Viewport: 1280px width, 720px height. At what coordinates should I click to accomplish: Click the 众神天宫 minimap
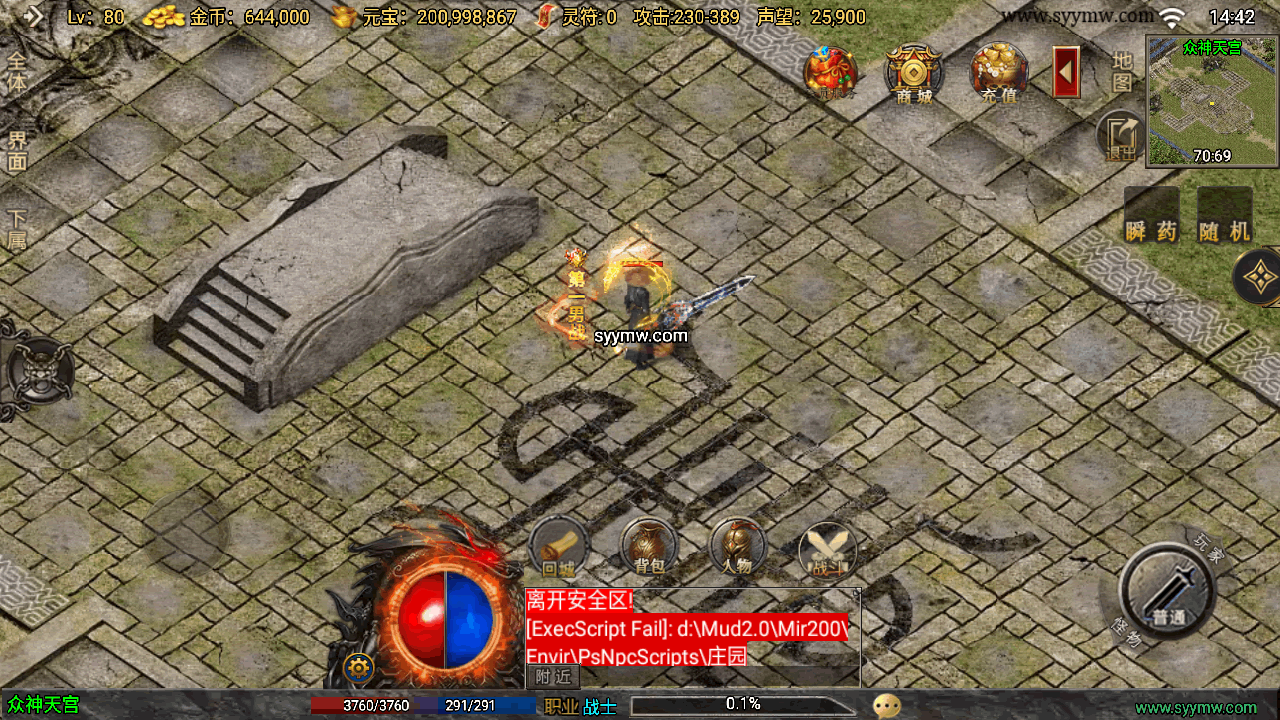click(x=1212, y=101)
